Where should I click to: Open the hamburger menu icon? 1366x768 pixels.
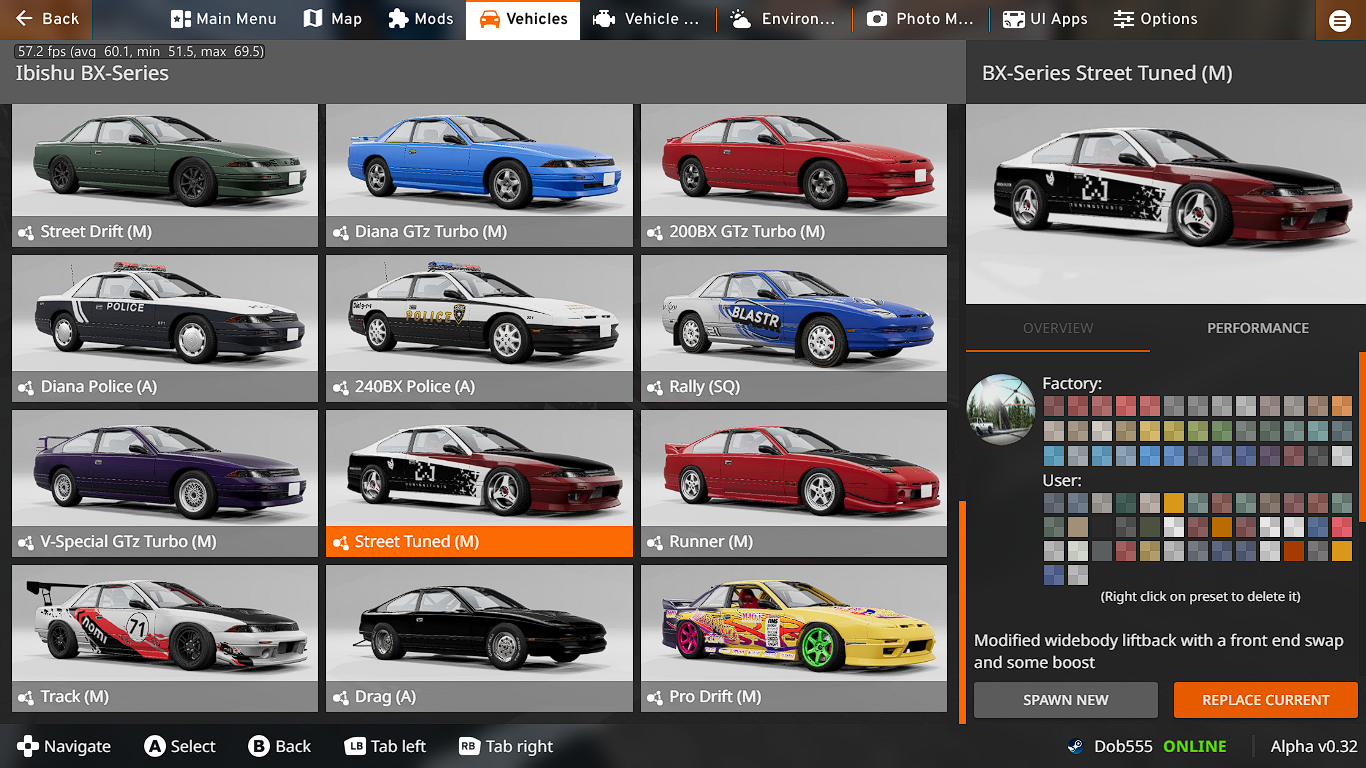click(1339, 20)
